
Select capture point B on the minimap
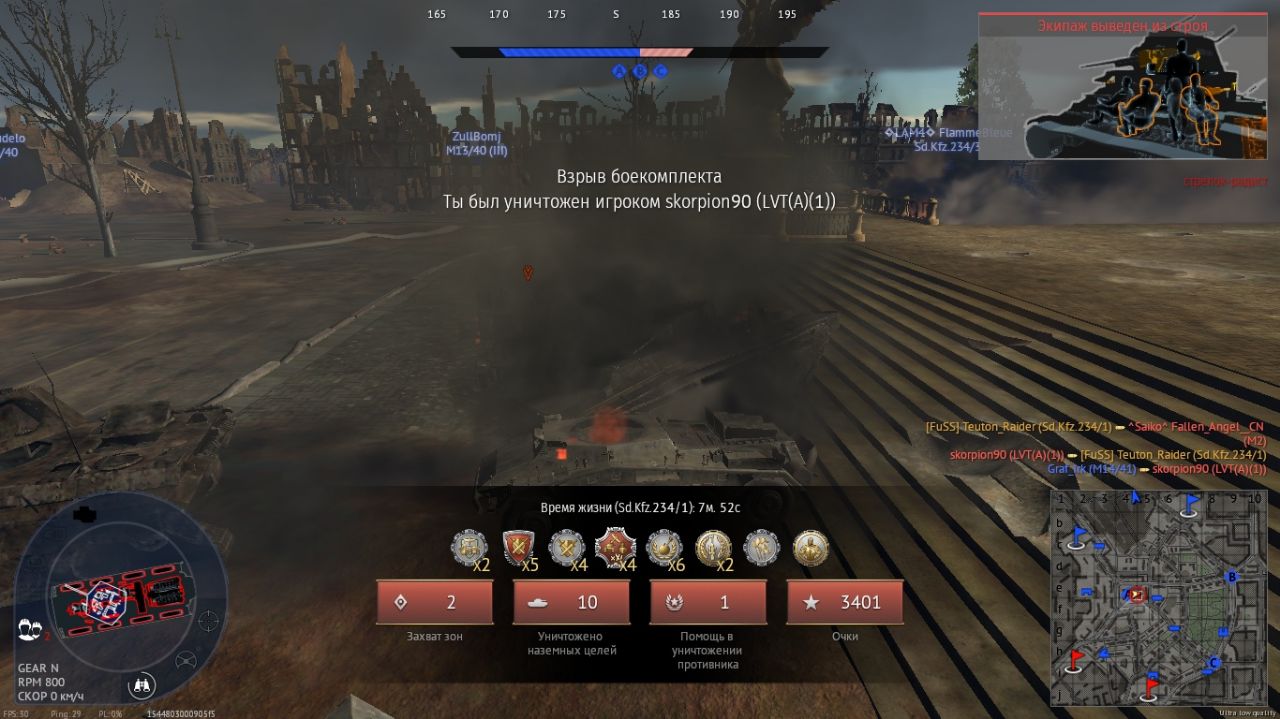[x=1232, y=576]
